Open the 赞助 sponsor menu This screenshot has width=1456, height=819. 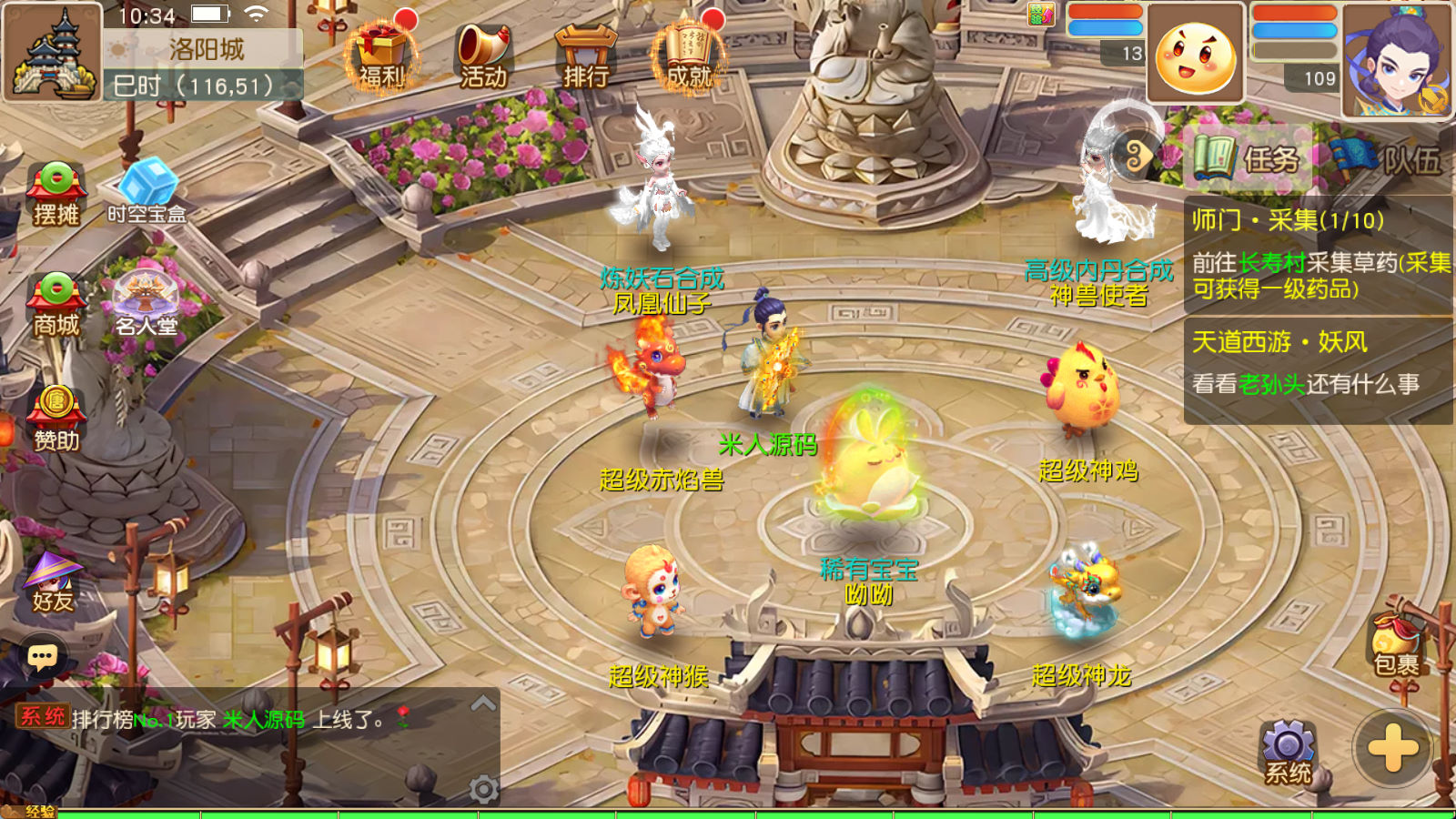[x=56, y=419]
